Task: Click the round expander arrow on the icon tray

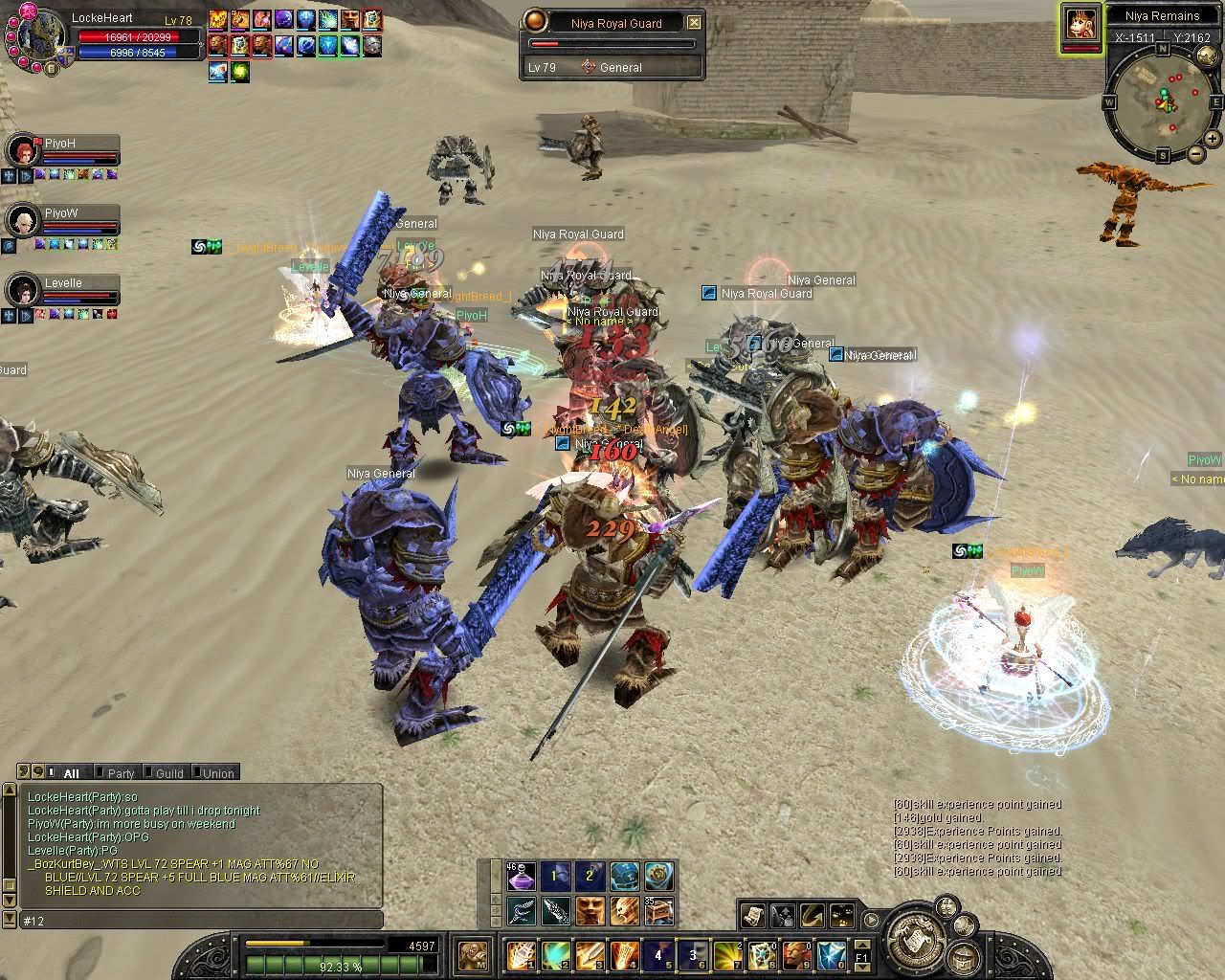Action: (871, 920)
